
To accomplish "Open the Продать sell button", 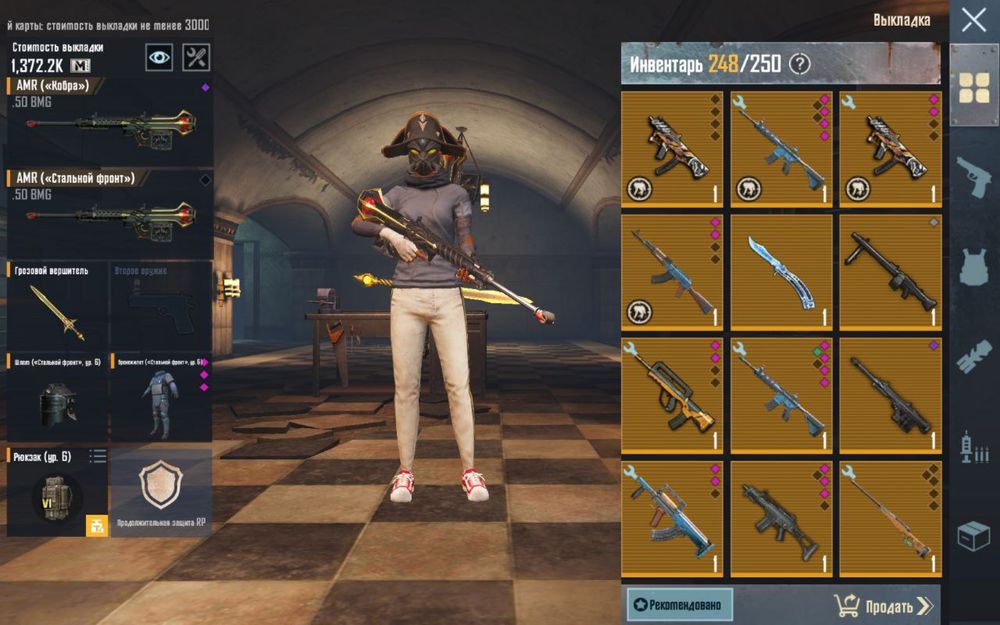I will coord(883,605).
